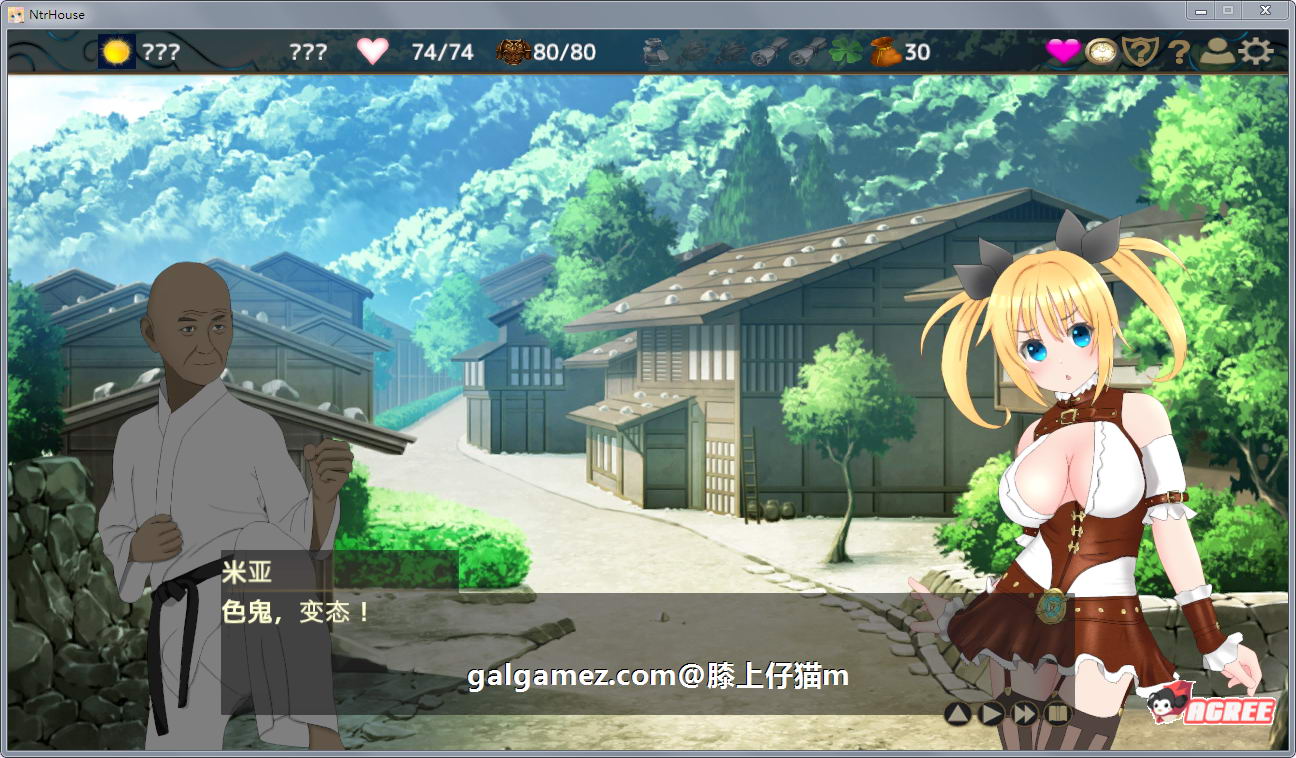
Task: Select the four-leaf clover icon
Action: 843,52
